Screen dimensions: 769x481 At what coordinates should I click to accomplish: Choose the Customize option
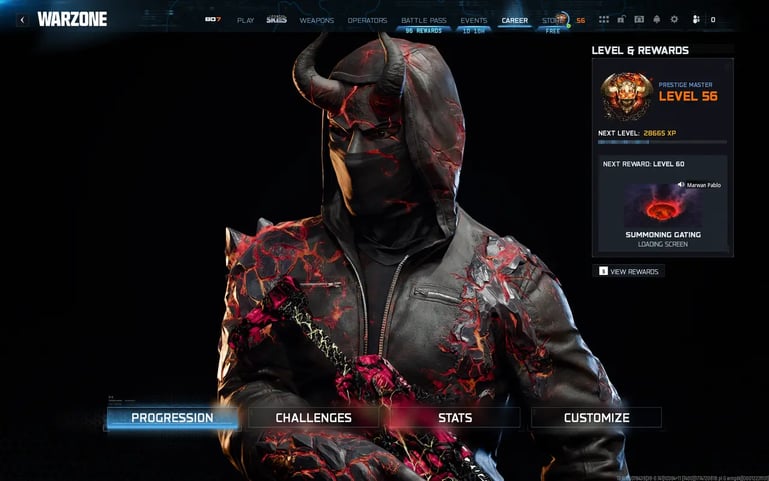tap(596, 417)
